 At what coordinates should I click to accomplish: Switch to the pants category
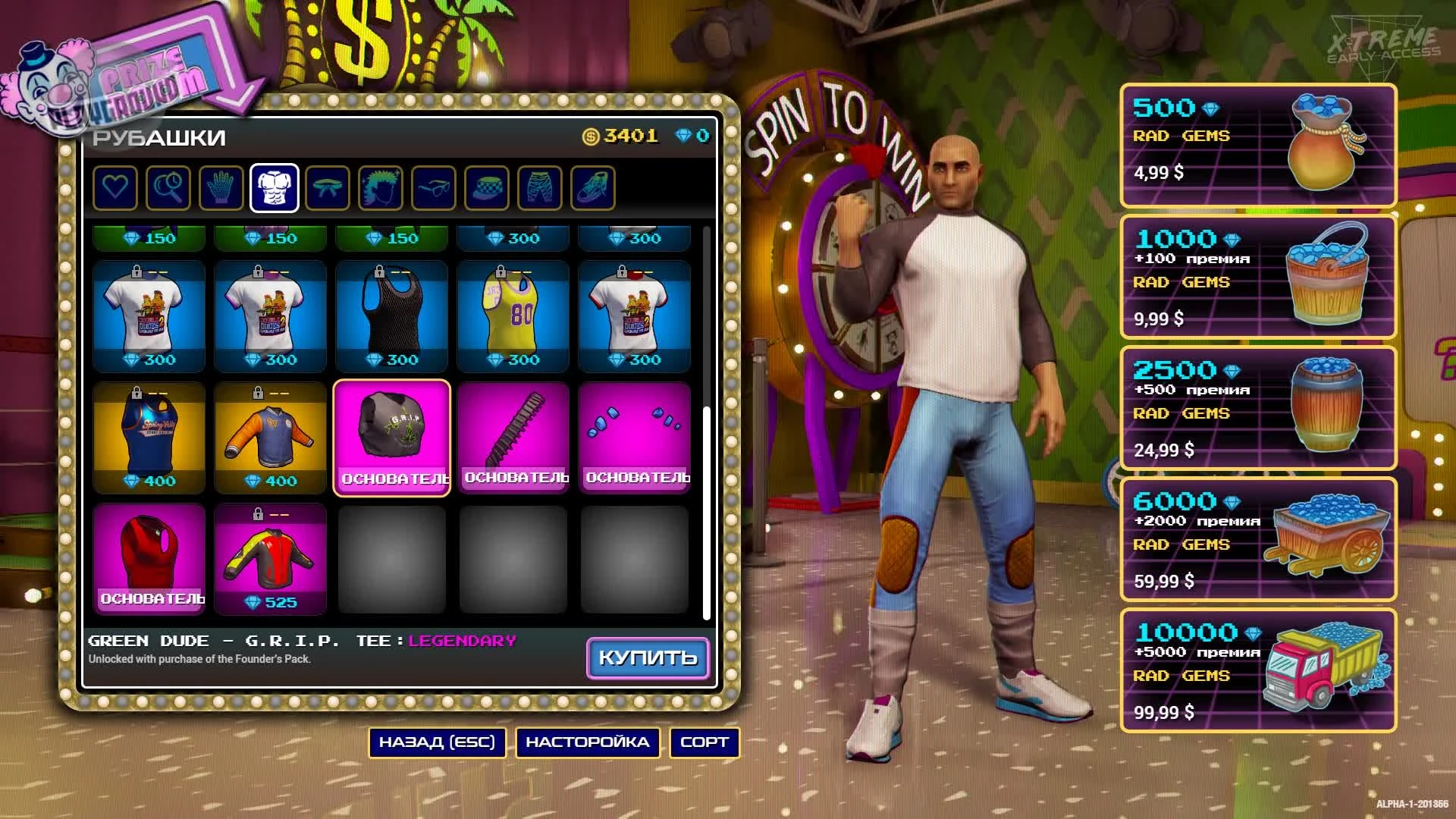tap(540, 188)
